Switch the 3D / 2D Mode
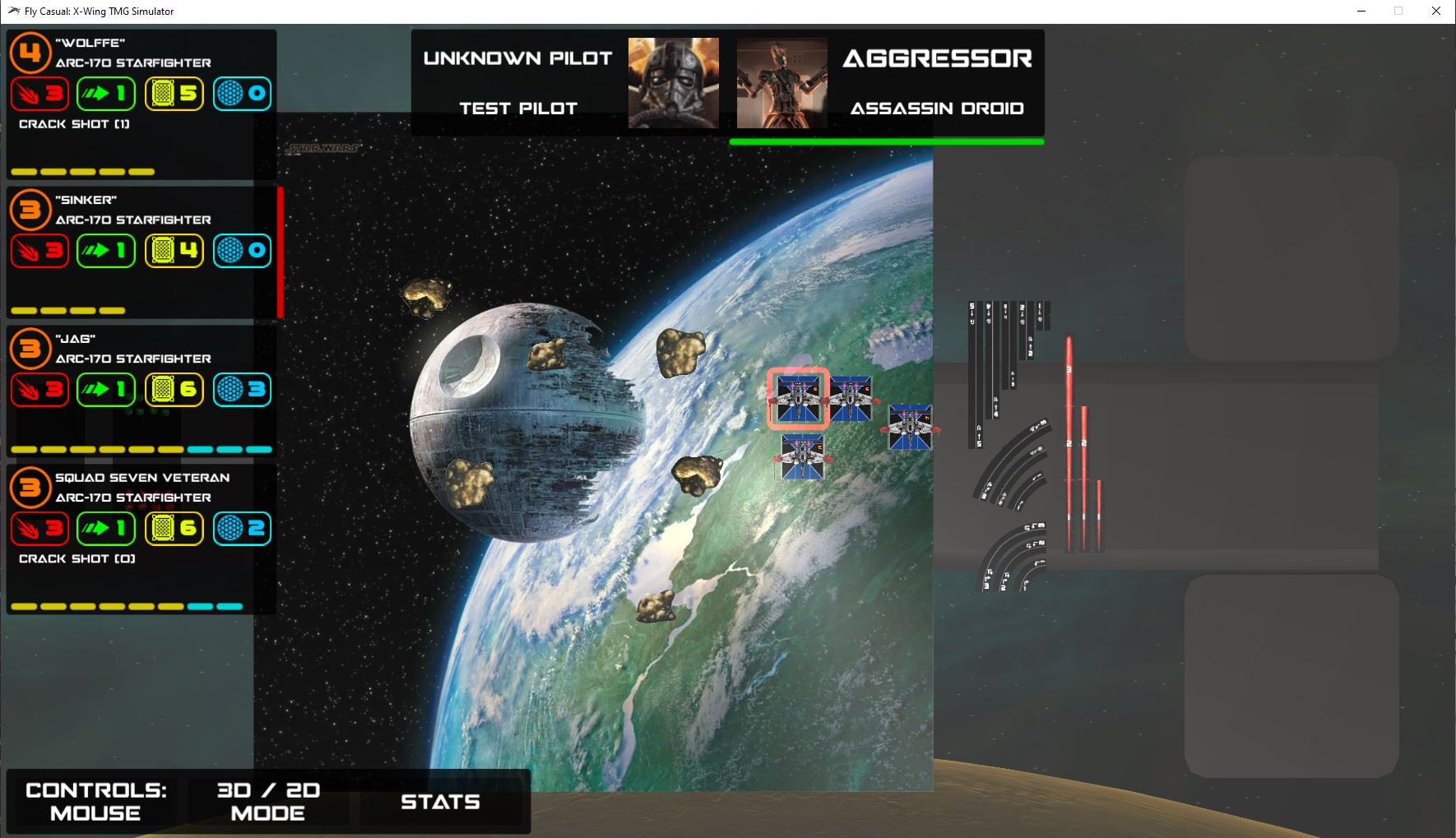Viewport: 1456px width, 838px height. (x=268, y=801)
